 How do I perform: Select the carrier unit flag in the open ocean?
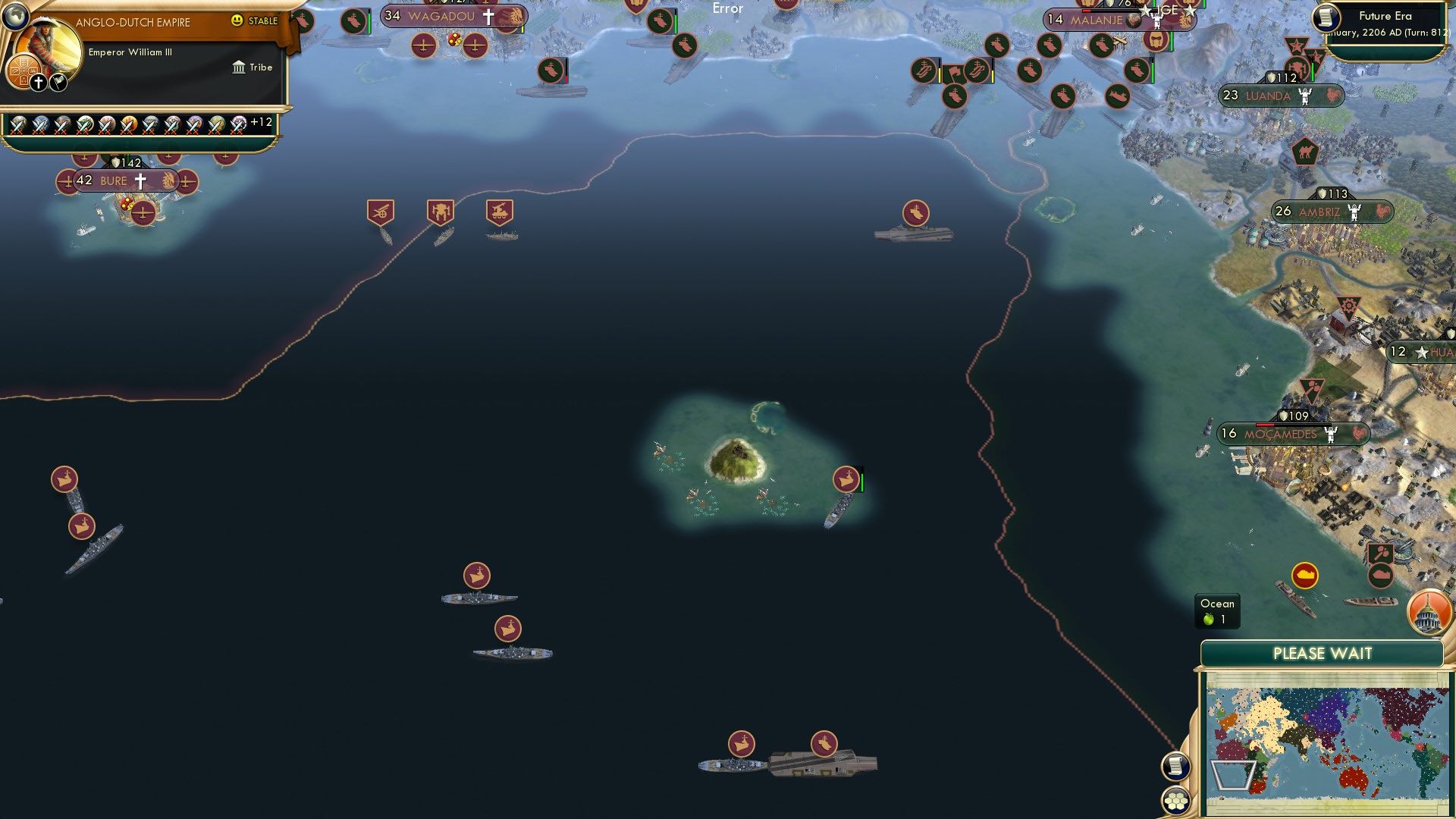click(x=916, y=213)
